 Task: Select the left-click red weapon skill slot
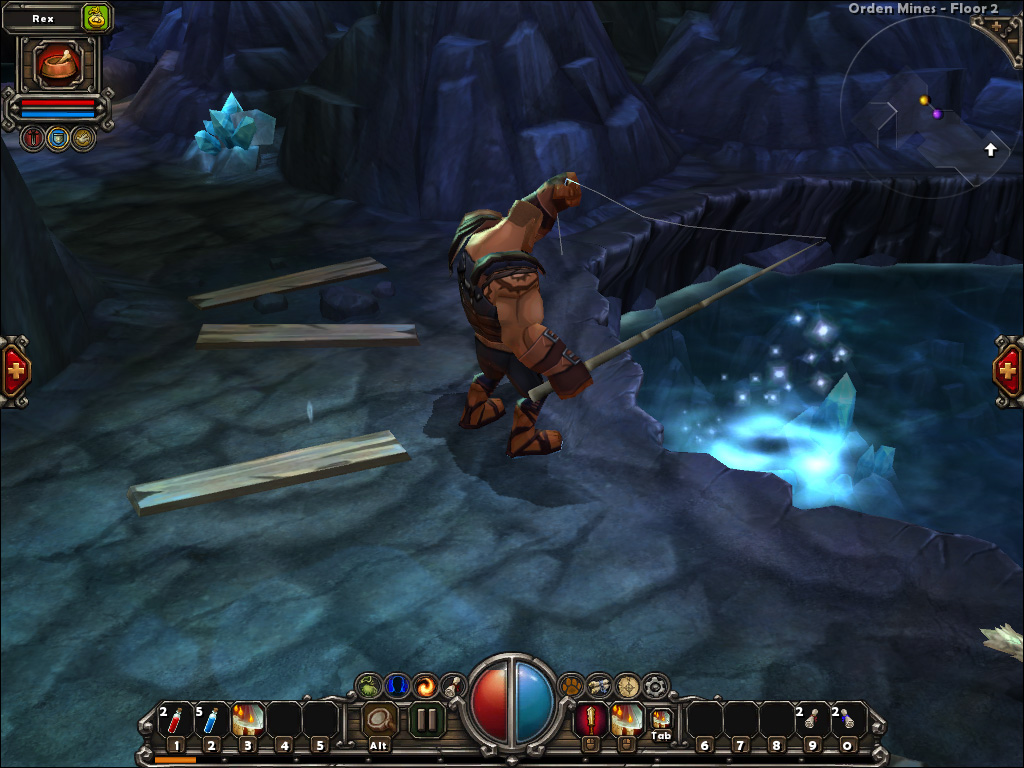[x=589, y=719]
